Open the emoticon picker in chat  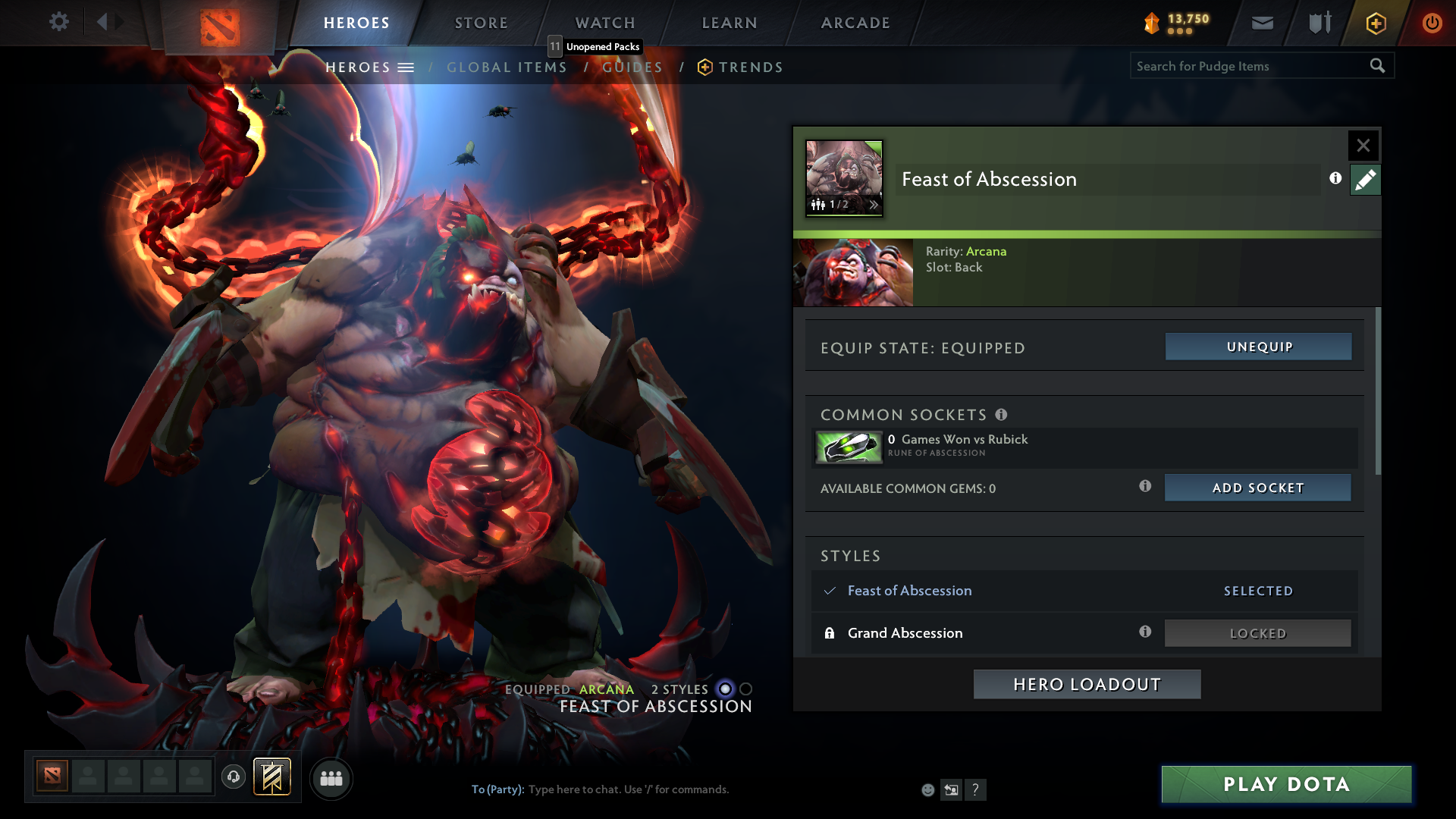(928, 789)
